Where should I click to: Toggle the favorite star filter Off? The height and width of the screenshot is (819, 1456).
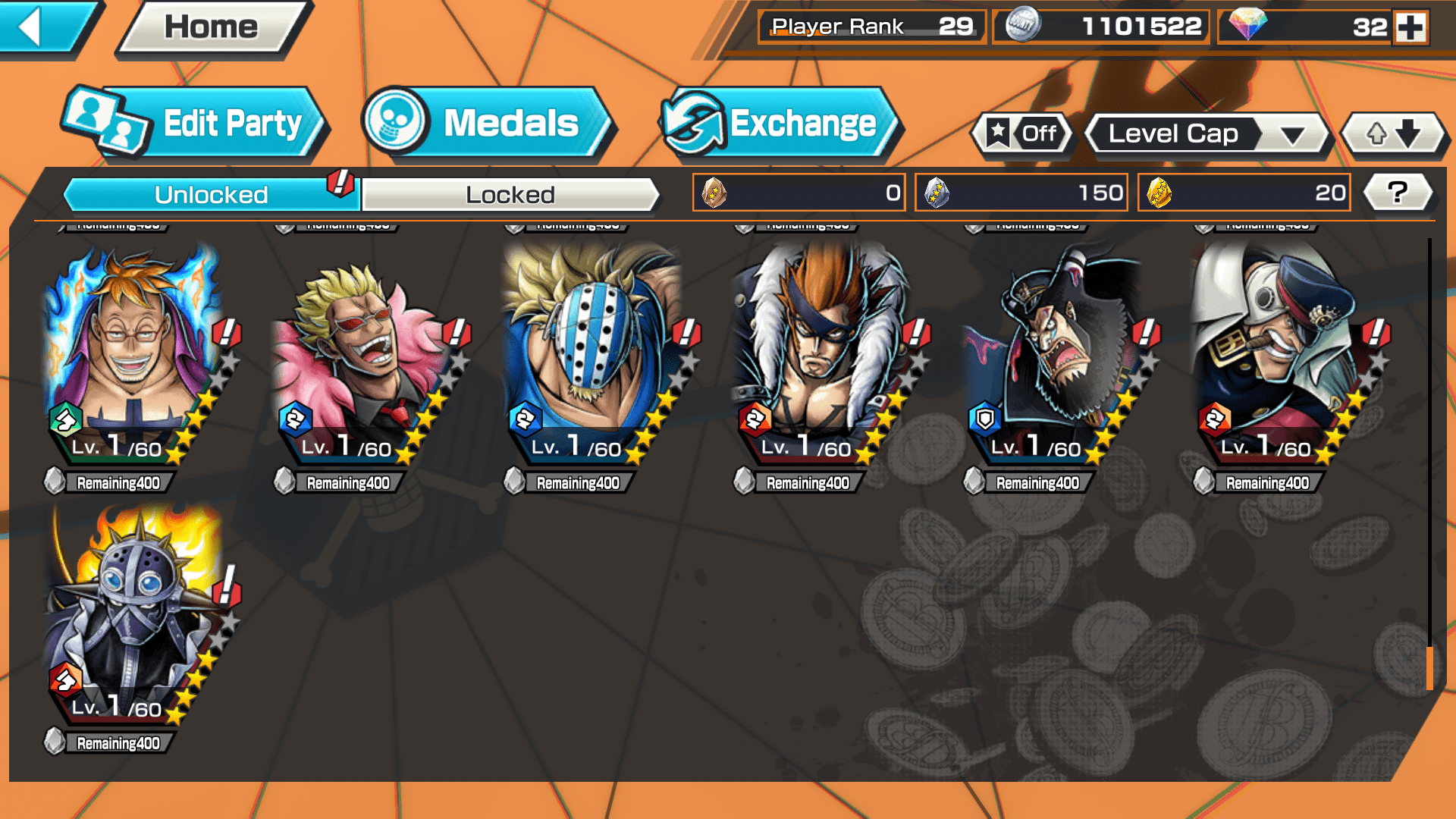click(x=1022, y=134)
